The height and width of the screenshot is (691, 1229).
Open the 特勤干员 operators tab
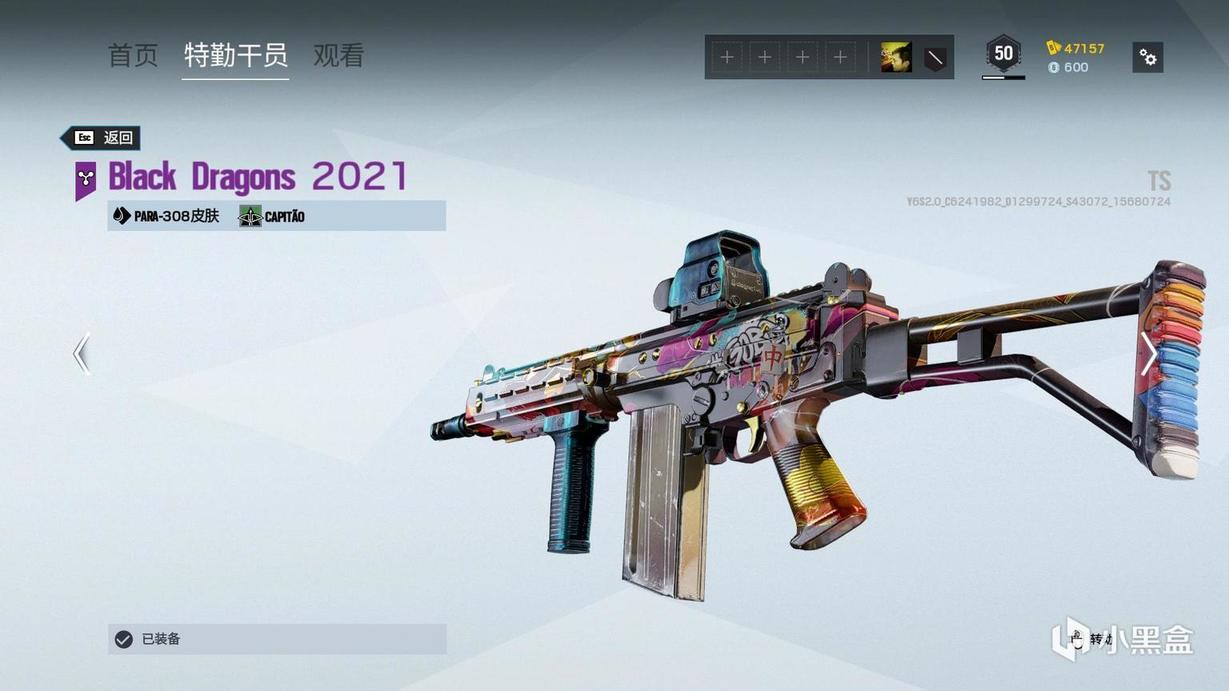(236, 56)
